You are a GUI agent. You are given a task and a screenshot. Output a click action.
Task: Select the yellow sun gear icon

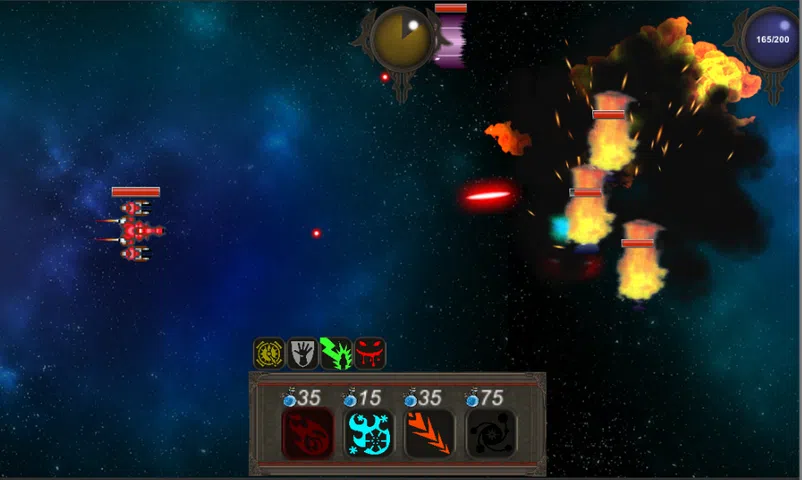coord(268,353)
